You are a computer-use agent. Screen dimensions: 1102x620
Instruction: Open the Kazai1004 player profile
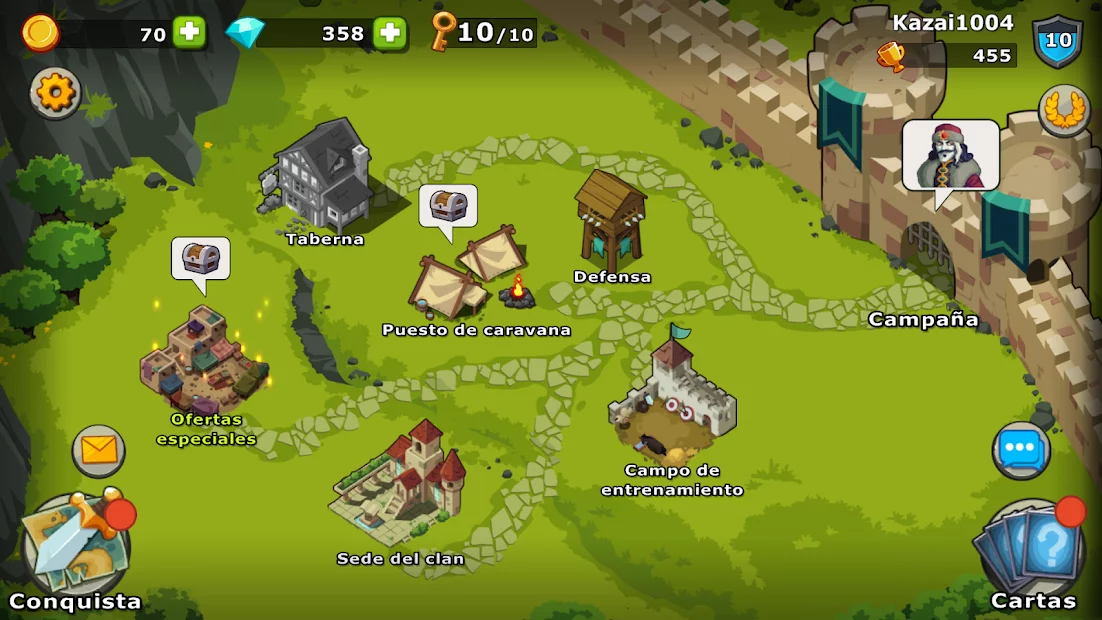[952, 23]
